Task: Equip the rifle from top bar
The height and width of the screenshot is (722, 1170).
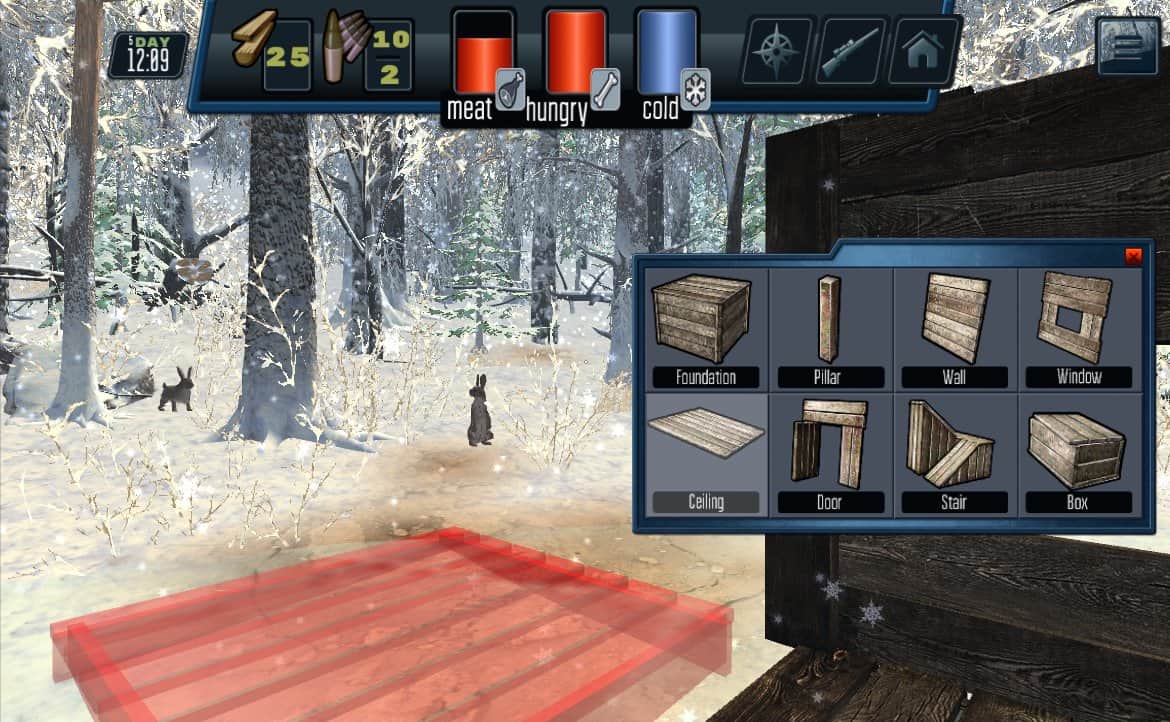Action: click(850, 50)
